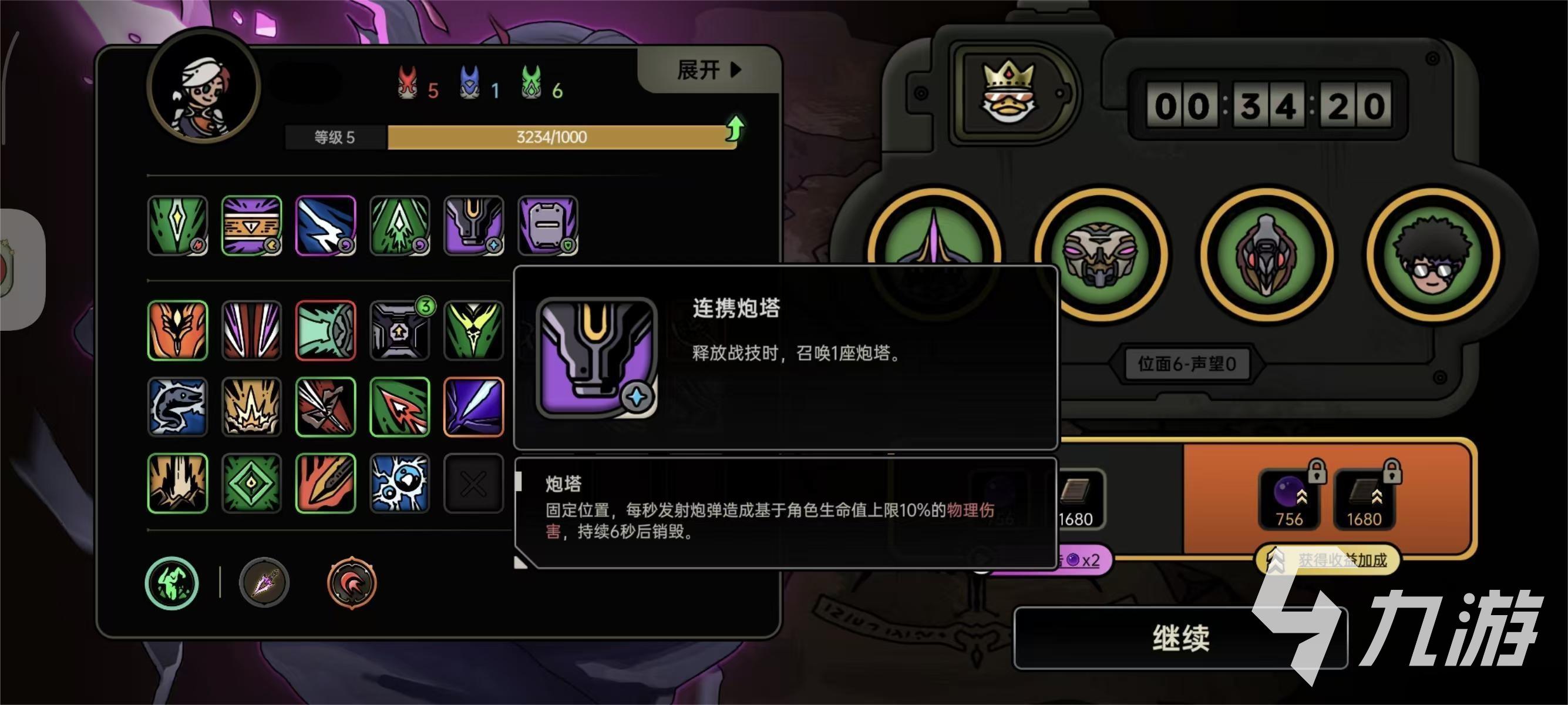Viewport: 1568px width, 705px height.
Task: Select the blue fish skill icon
Action: (177, 407)
